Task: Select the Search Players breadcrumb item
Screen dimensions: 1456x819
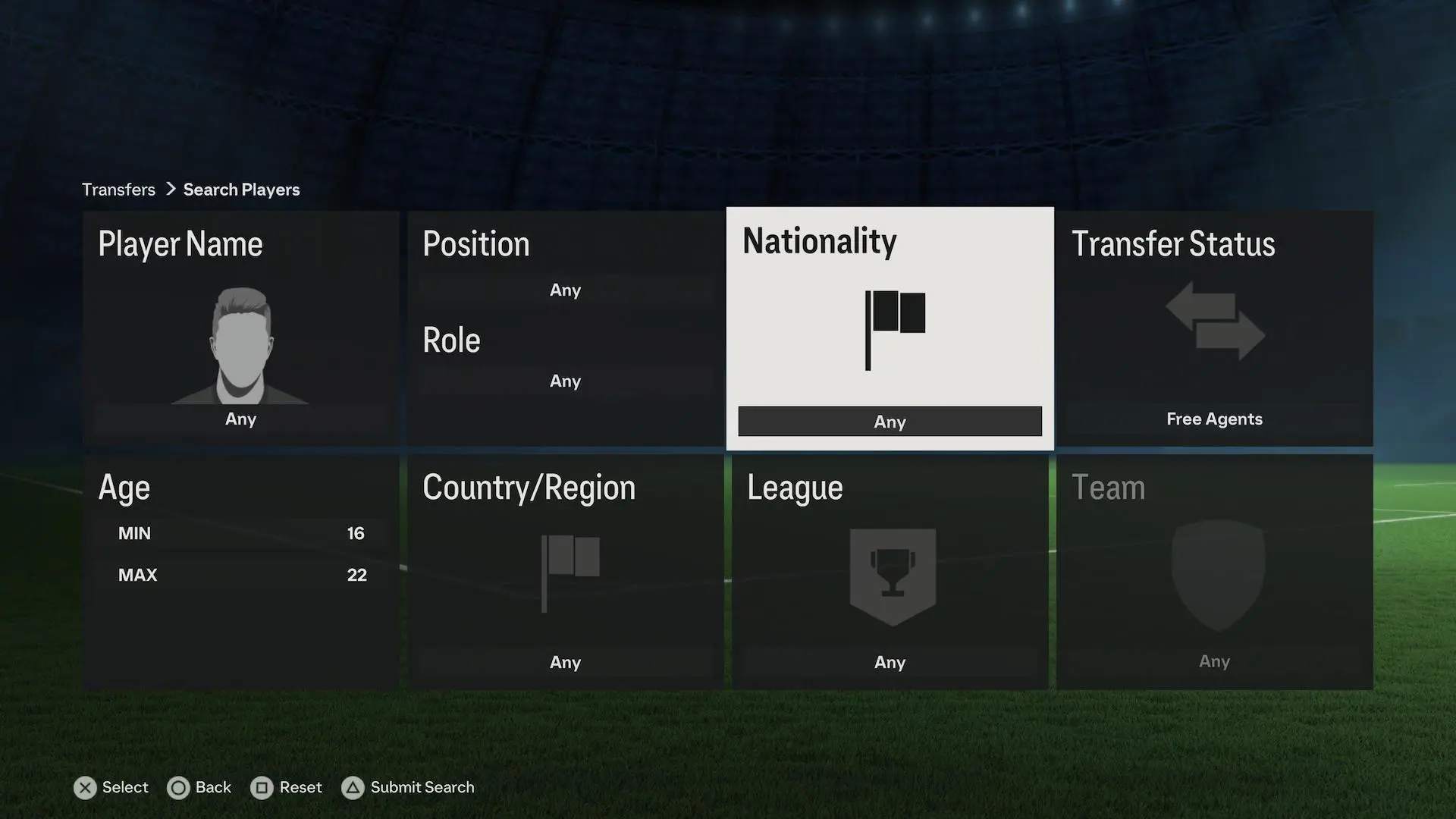Action: pyautogui.click(x=241, y=190)
